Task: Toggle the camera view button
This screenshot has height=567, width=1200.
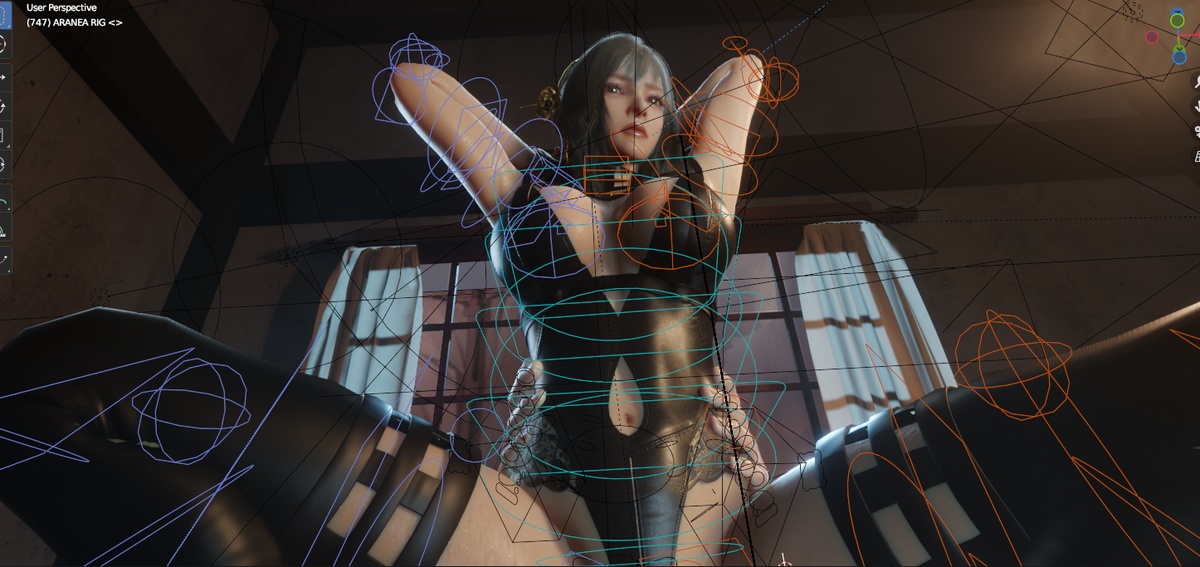Action: [1196, 131]
